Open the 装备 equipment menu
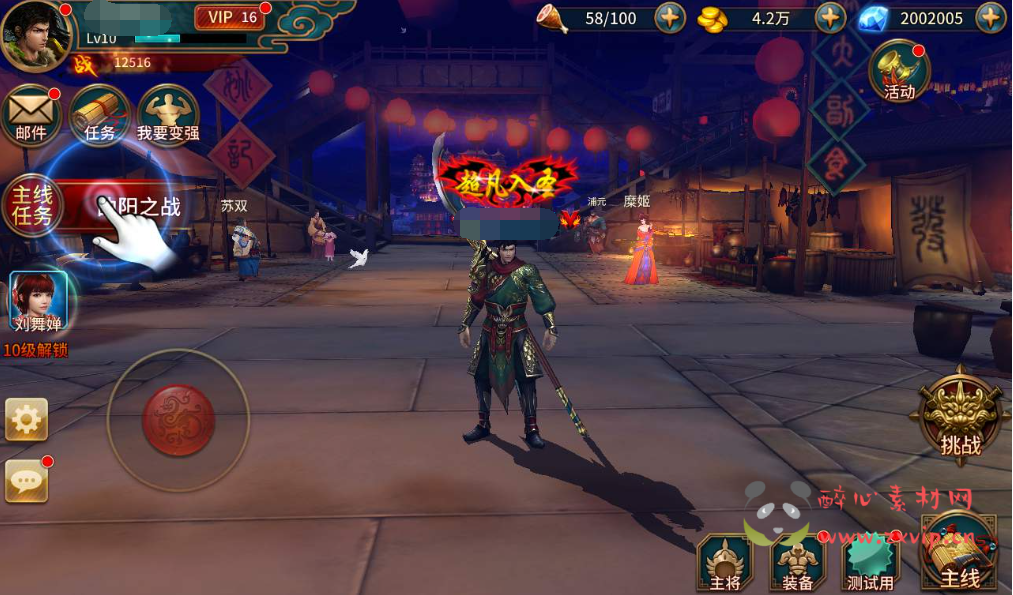This screenshot has height=595, width=1013. click(798, 564)
